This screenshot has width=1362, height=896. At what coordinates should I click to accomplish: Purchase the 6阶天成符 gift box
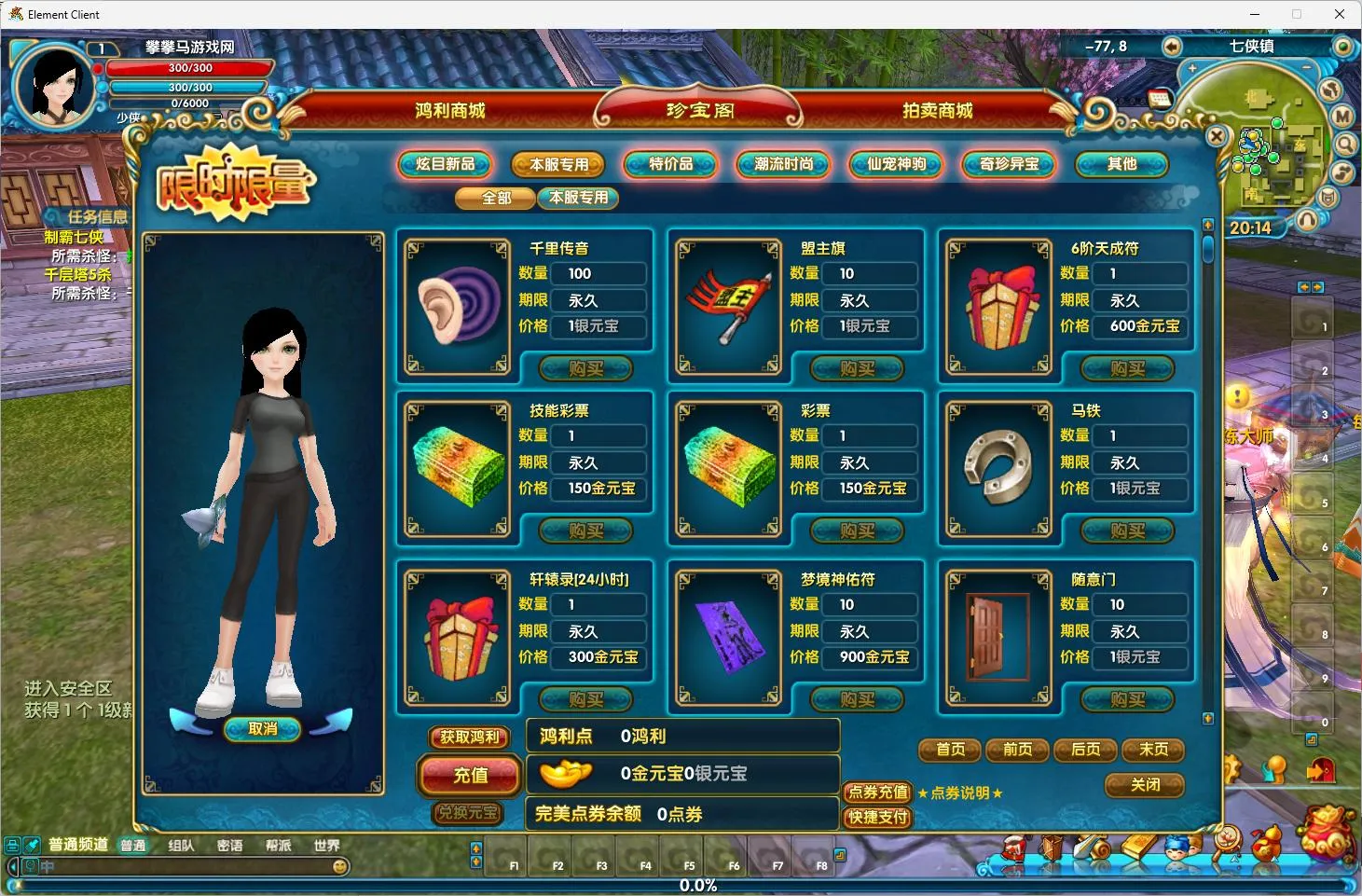[x=1128, y=369]
